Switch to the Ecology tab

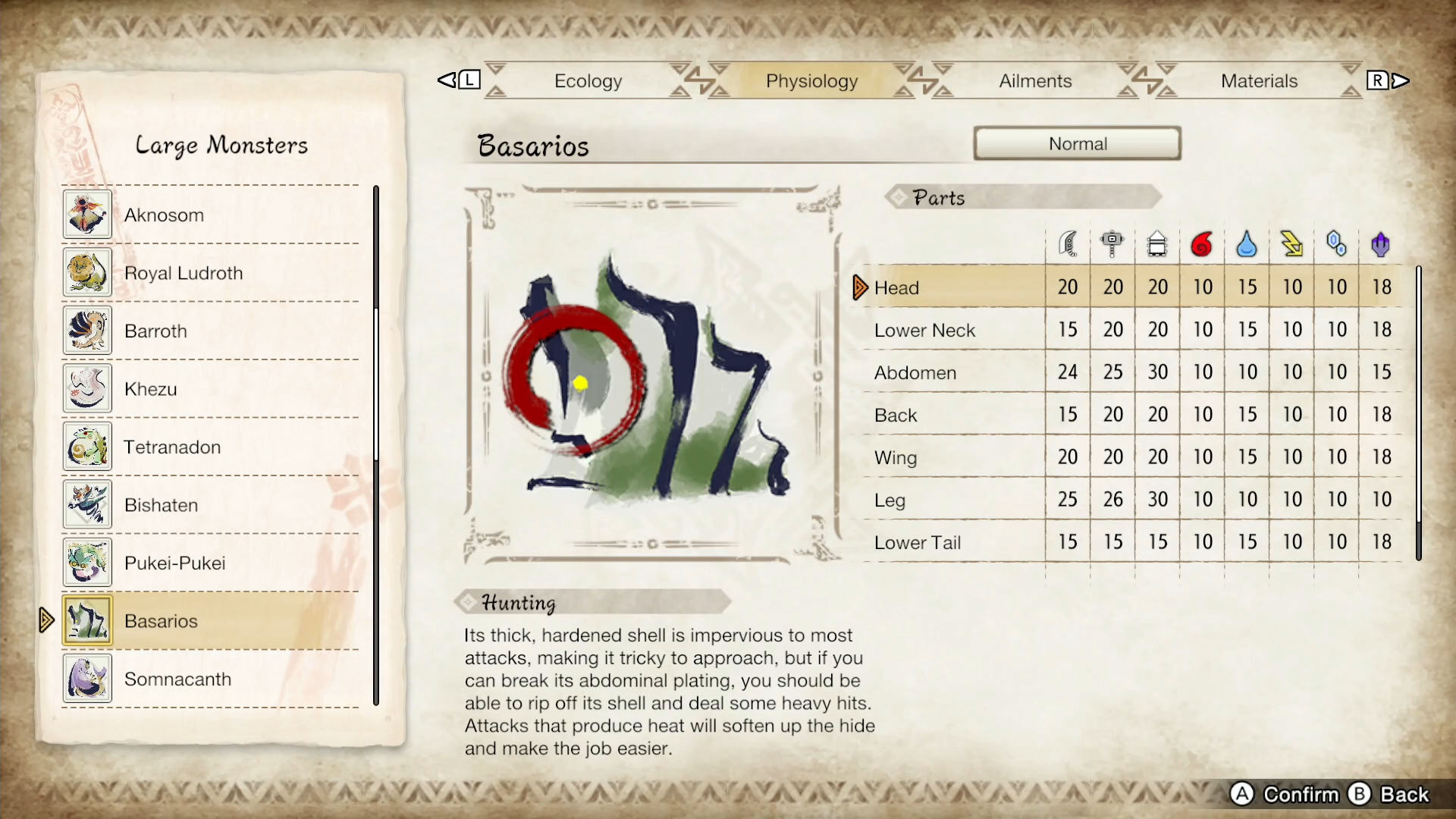click(588, 81)
